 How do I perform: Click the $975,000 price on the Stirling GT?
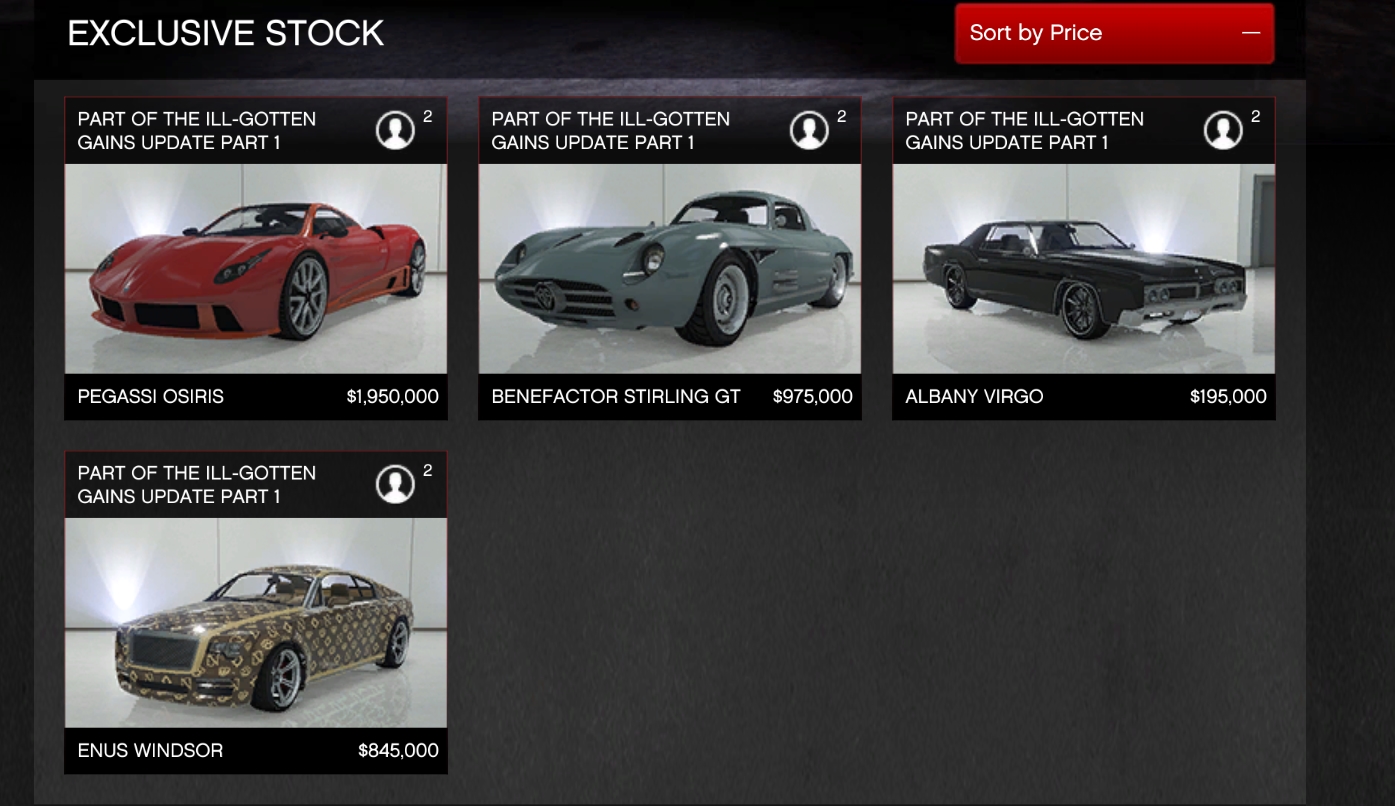point(812,397)
